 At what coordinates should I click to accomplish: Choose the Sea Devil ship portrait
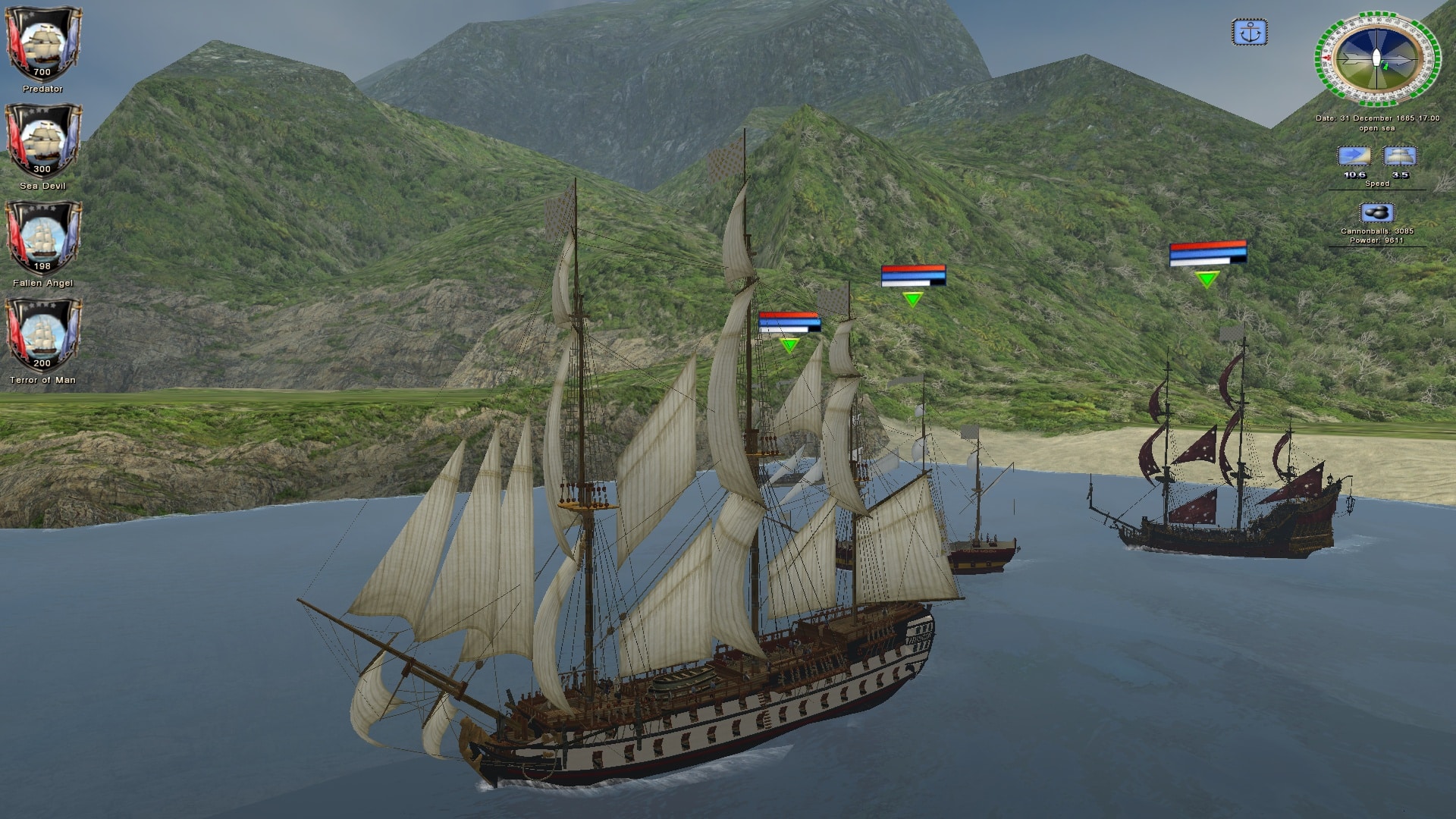(x=42, y=140)
